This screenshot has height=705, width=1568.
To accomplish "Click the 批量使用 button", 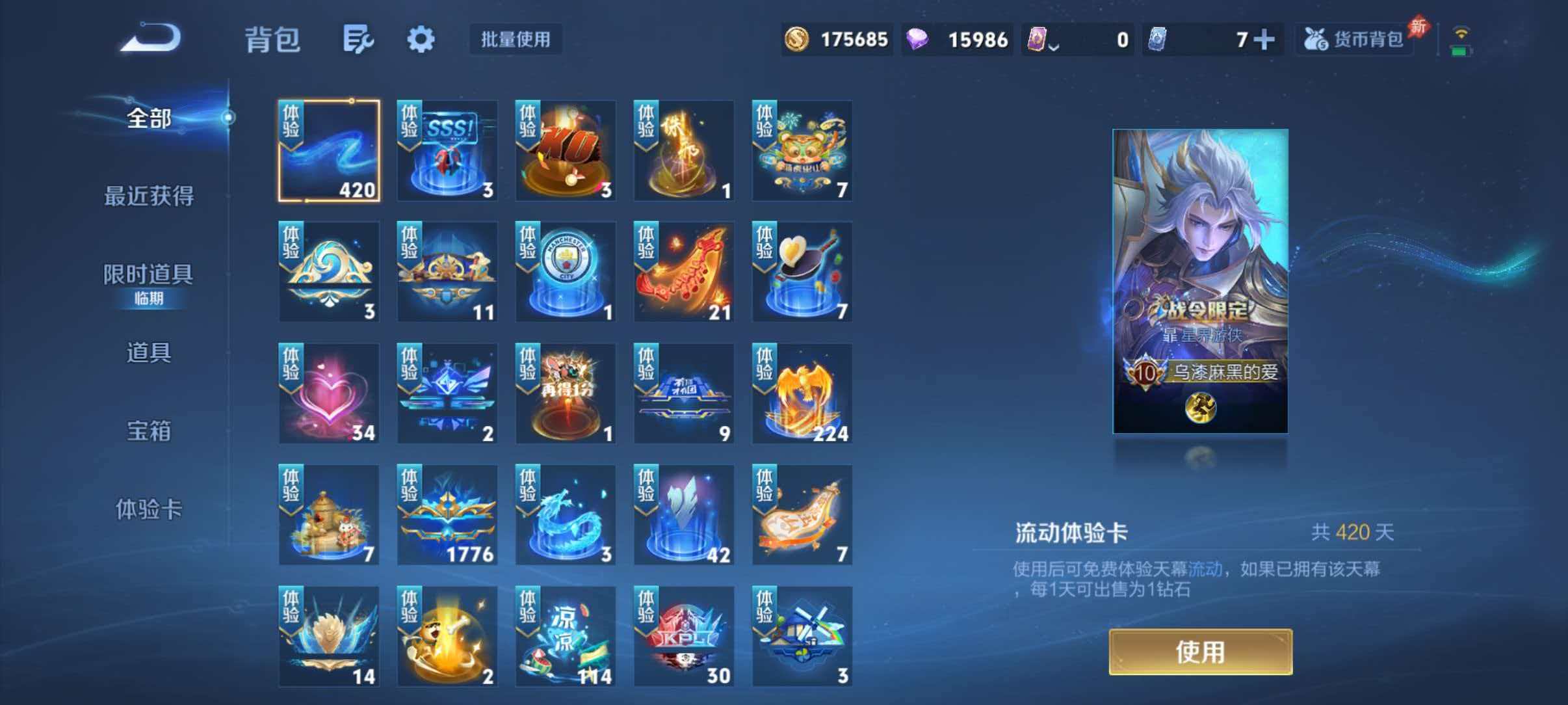I will click(516, 40).
